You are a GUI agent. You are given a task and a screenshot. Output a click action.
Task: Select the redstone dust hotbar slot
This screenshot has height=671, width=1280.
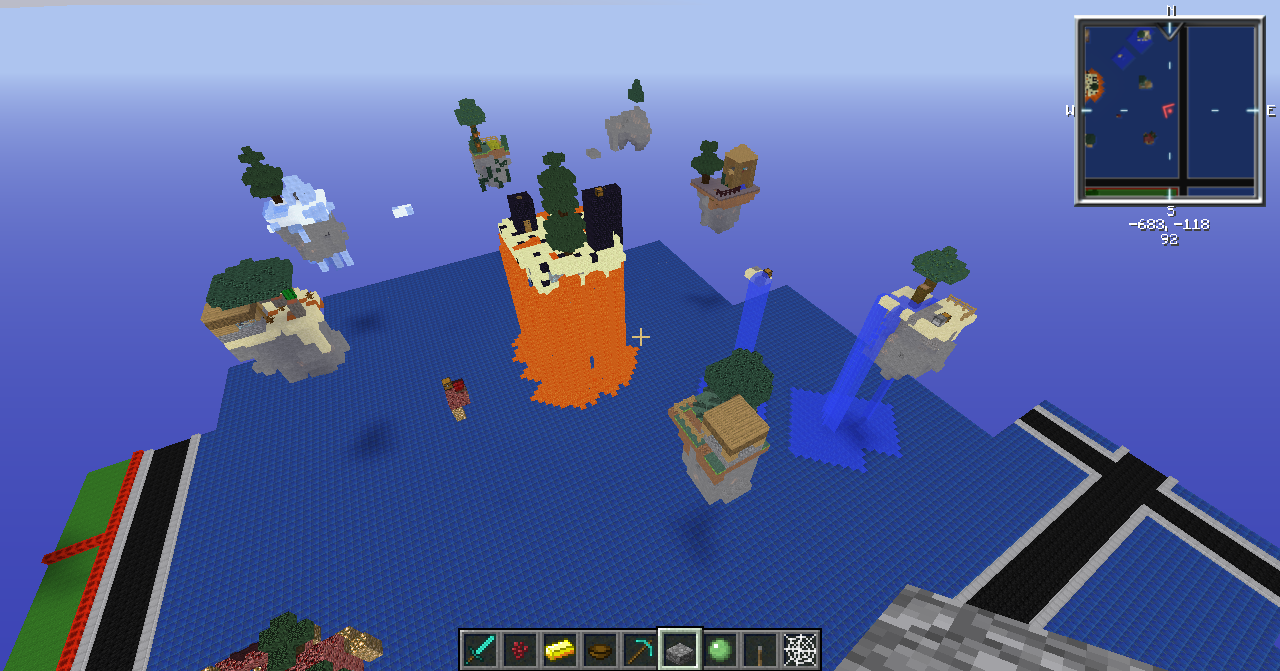click(520, 650)
